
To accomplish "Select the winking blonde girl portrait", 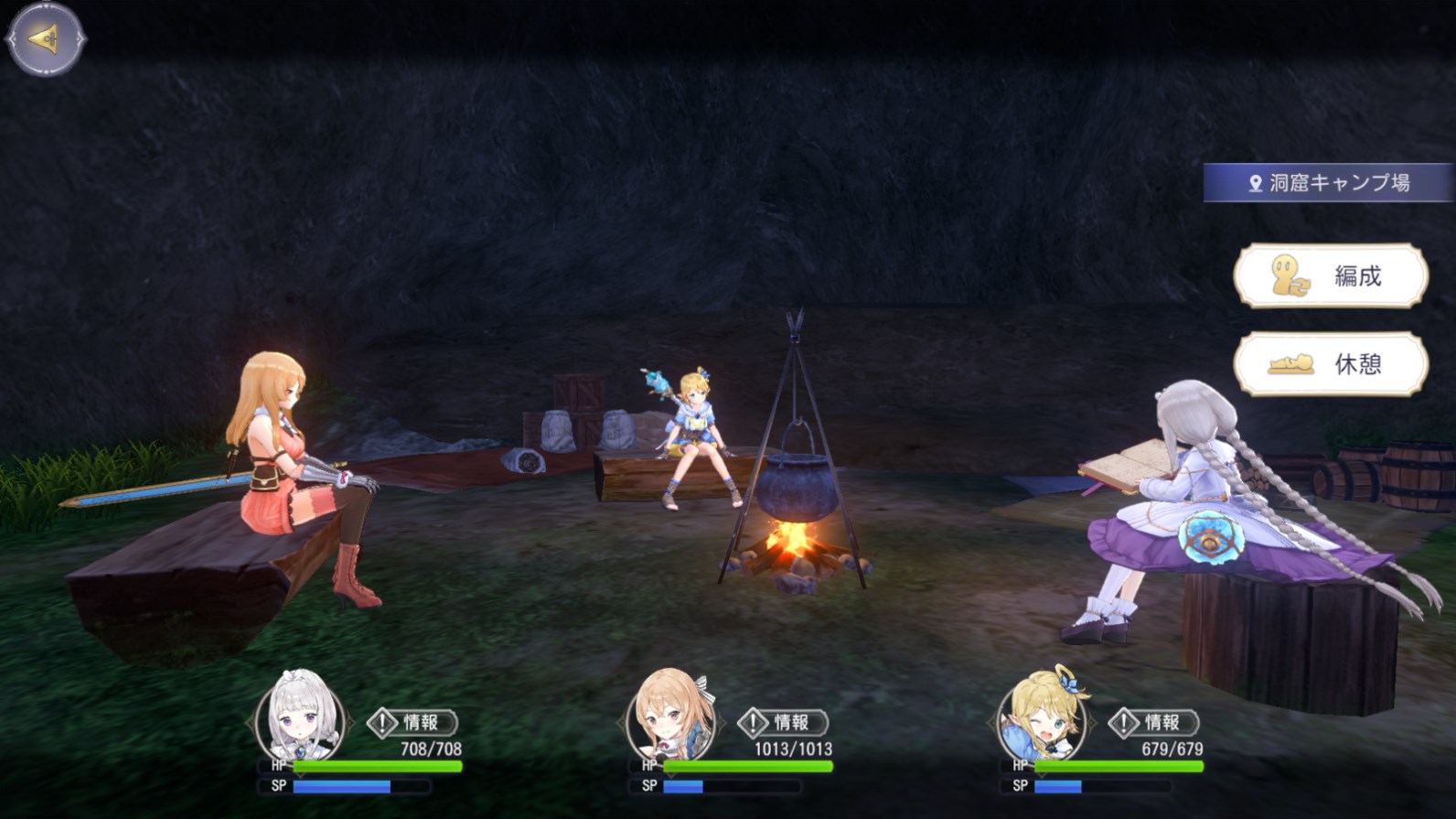I will (1043, 719).
